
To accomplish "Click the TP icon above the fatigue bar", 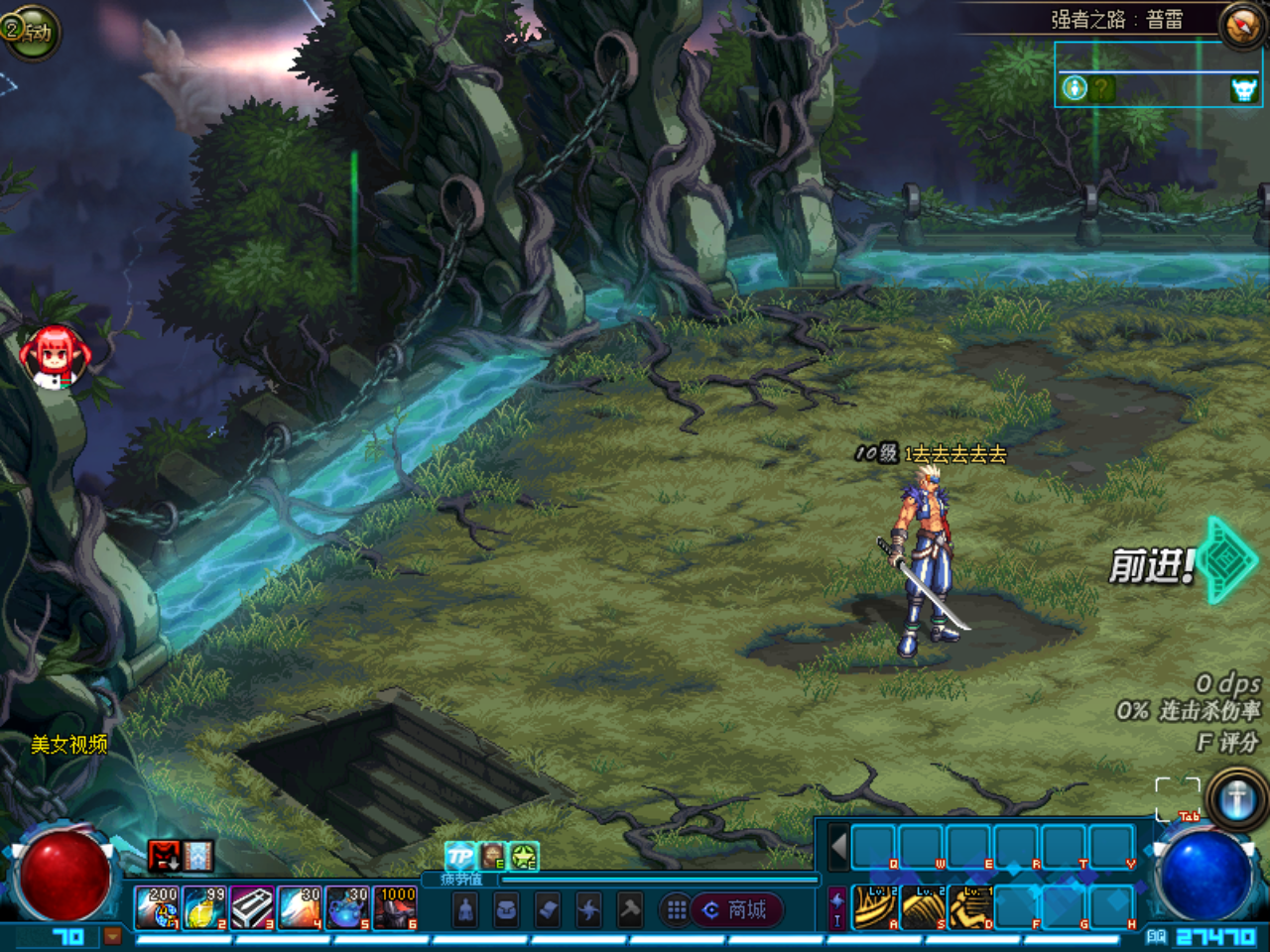I will pyautogui.click(x=459, y=856).
